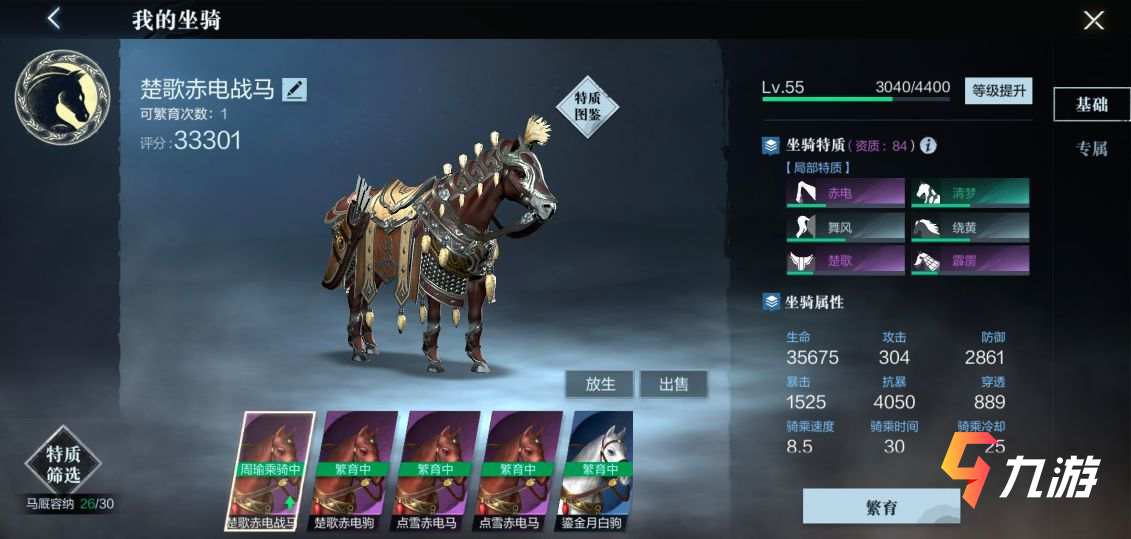Screen dimensions: 1131x539
Task: Open the 特质图鉴 trait codex
Action: 587,106
